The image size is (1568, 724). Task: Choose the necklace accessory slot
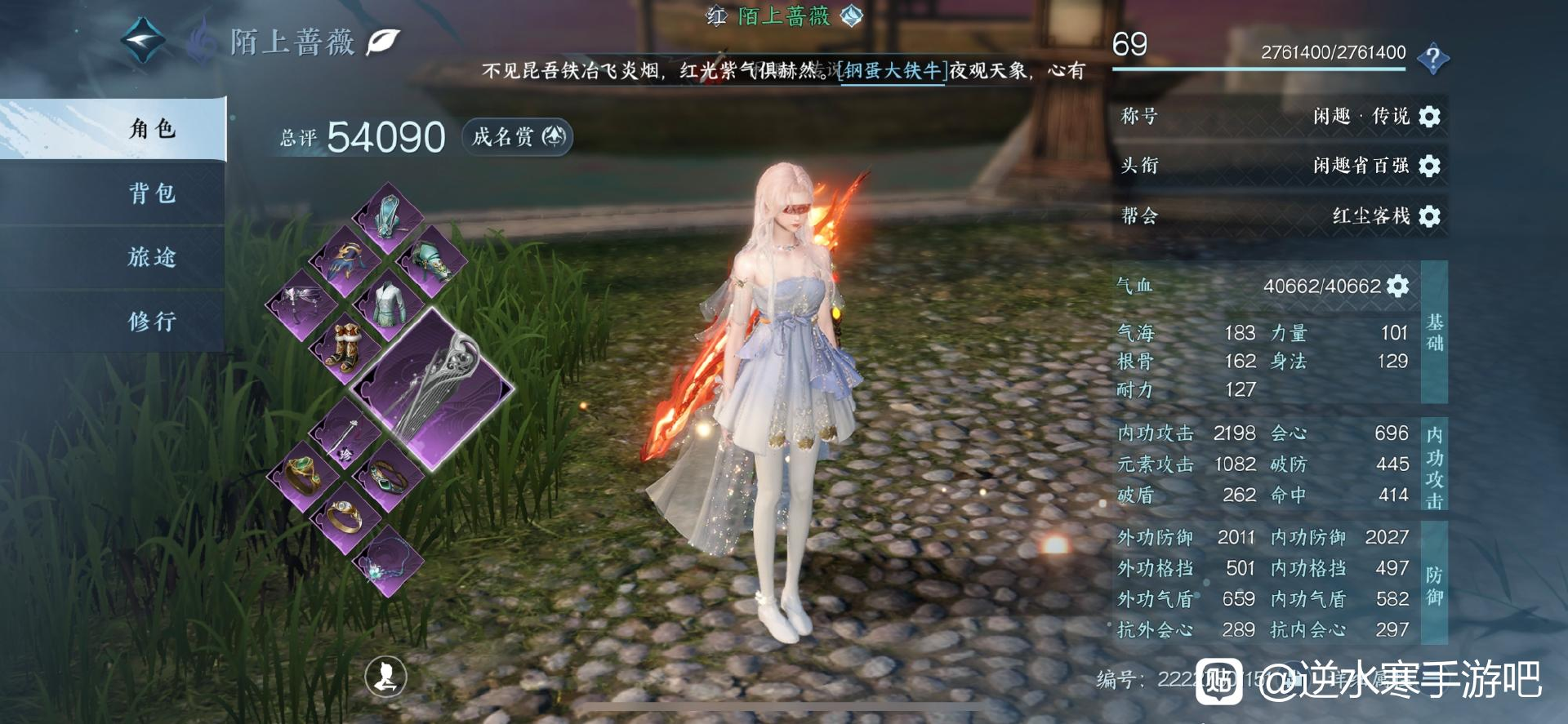[387, 561]
